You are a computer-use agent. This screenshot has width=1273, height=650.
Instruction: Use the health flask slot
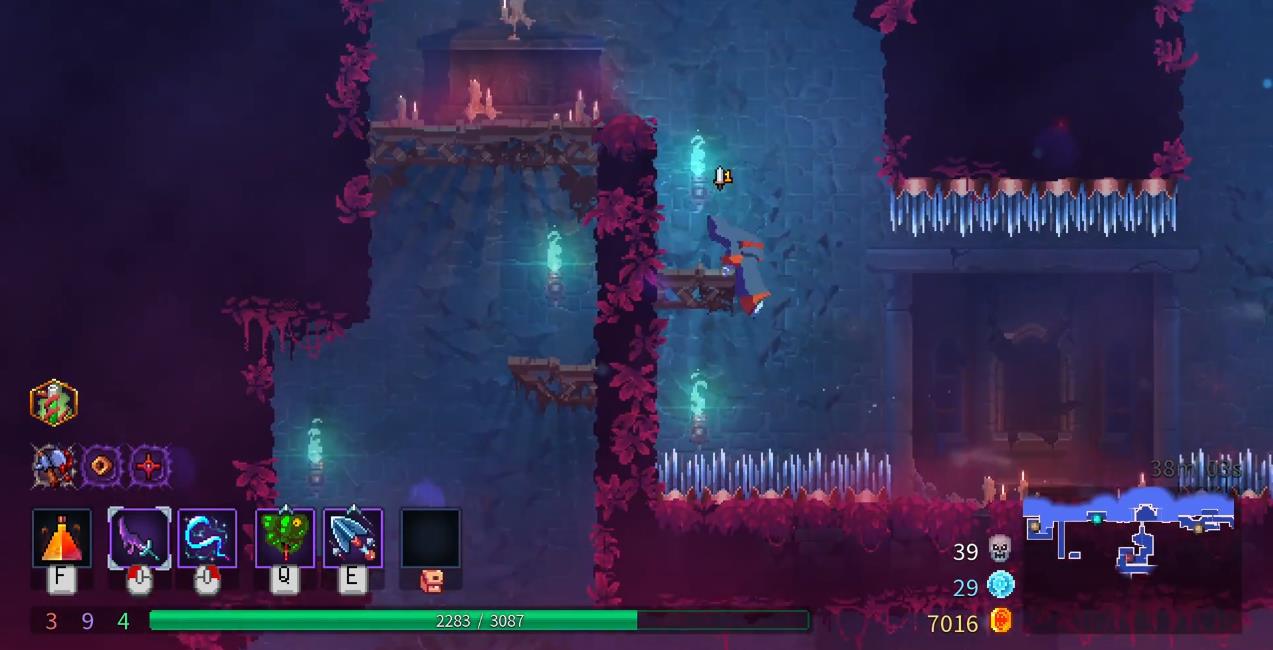(x=61, y=538)
